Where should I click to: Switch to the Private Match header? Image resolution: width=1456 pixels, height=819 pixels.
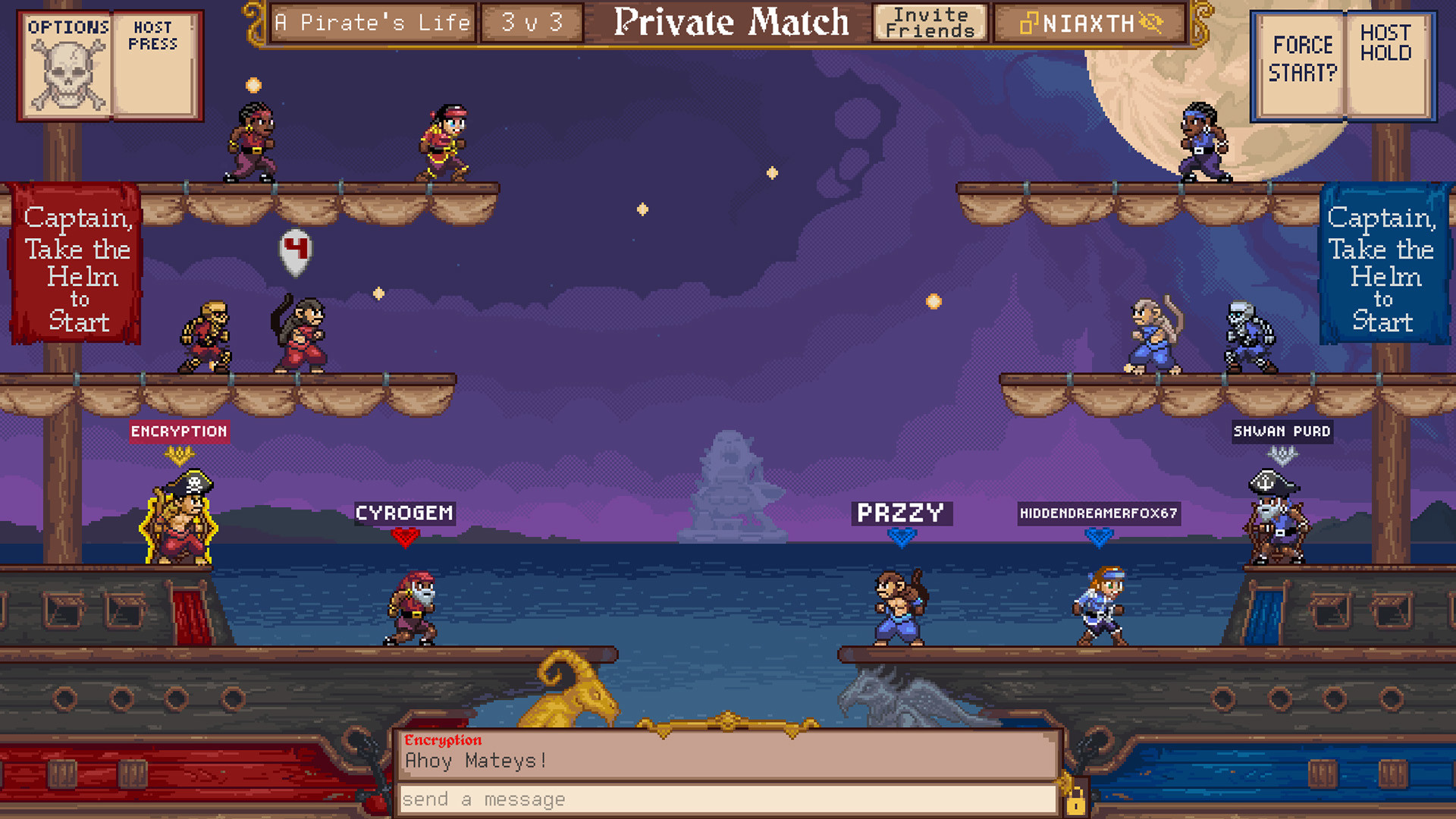730,23
